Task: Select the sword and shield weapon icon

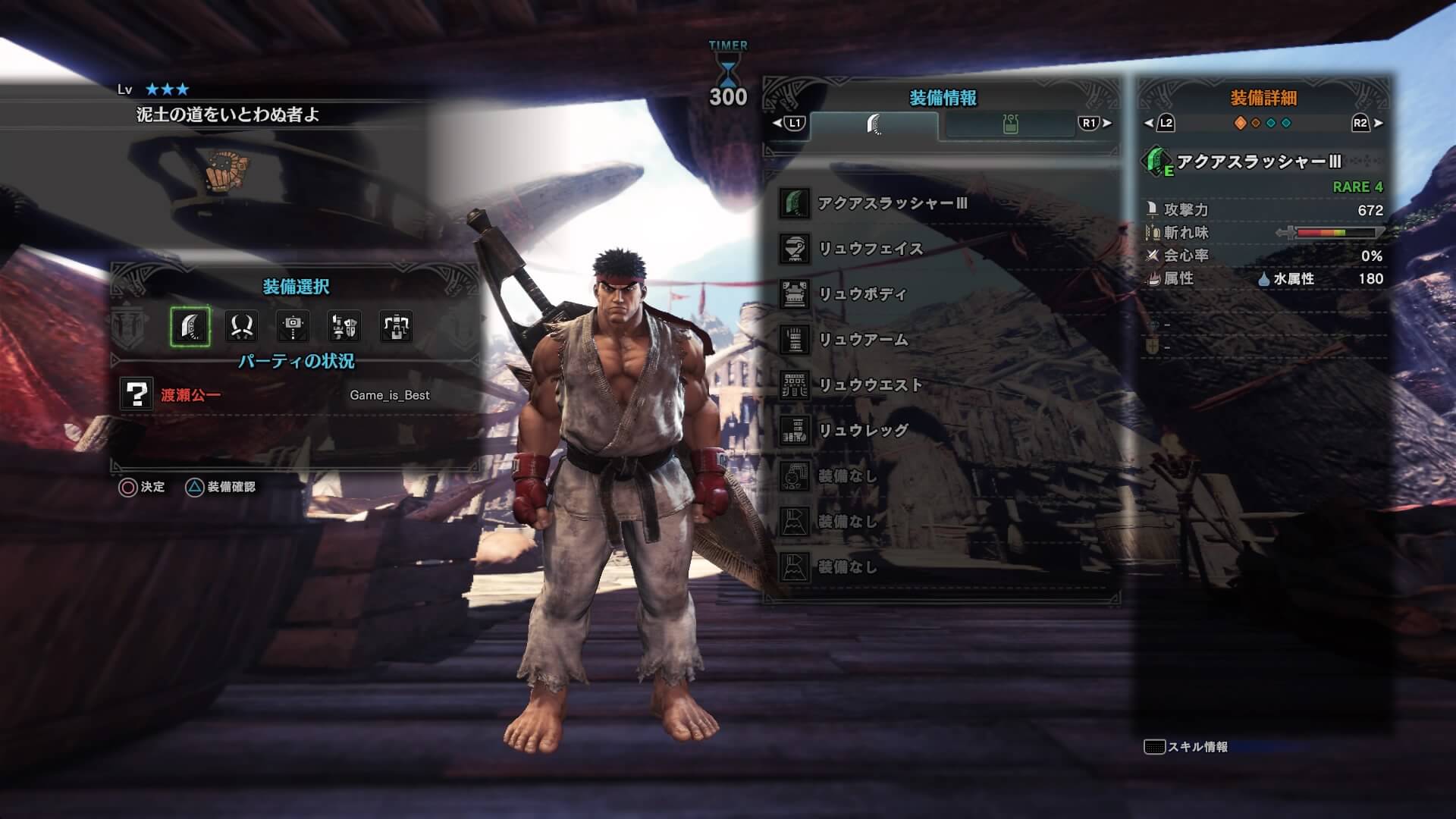Action: coord(344,327)
